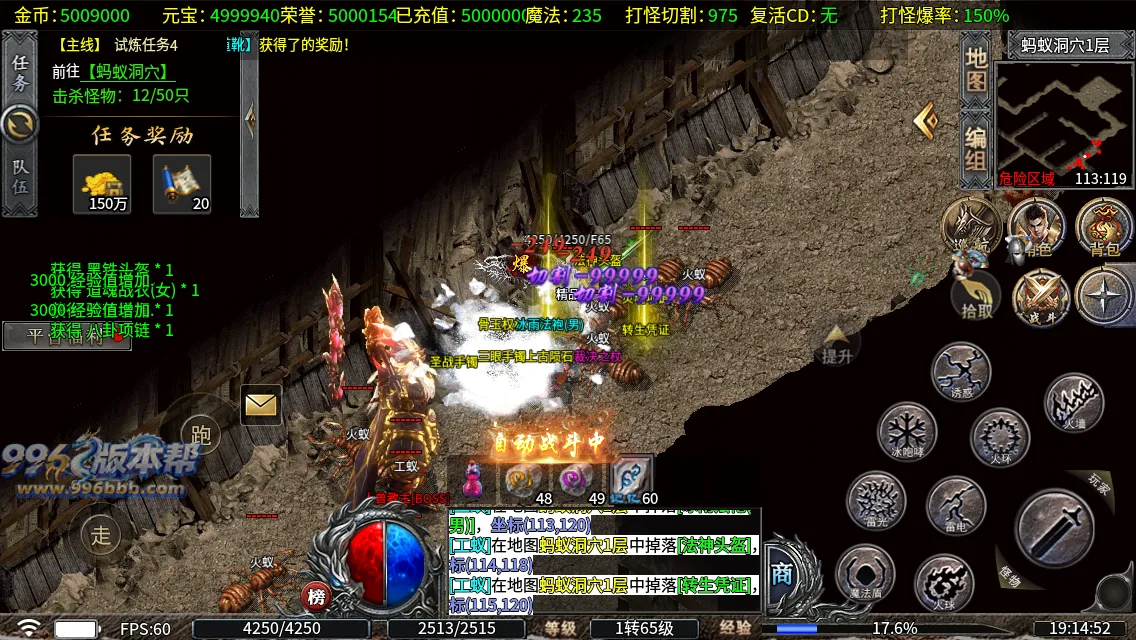Open the 背包 bag

pyautogui.click(x=1104, y=227)
